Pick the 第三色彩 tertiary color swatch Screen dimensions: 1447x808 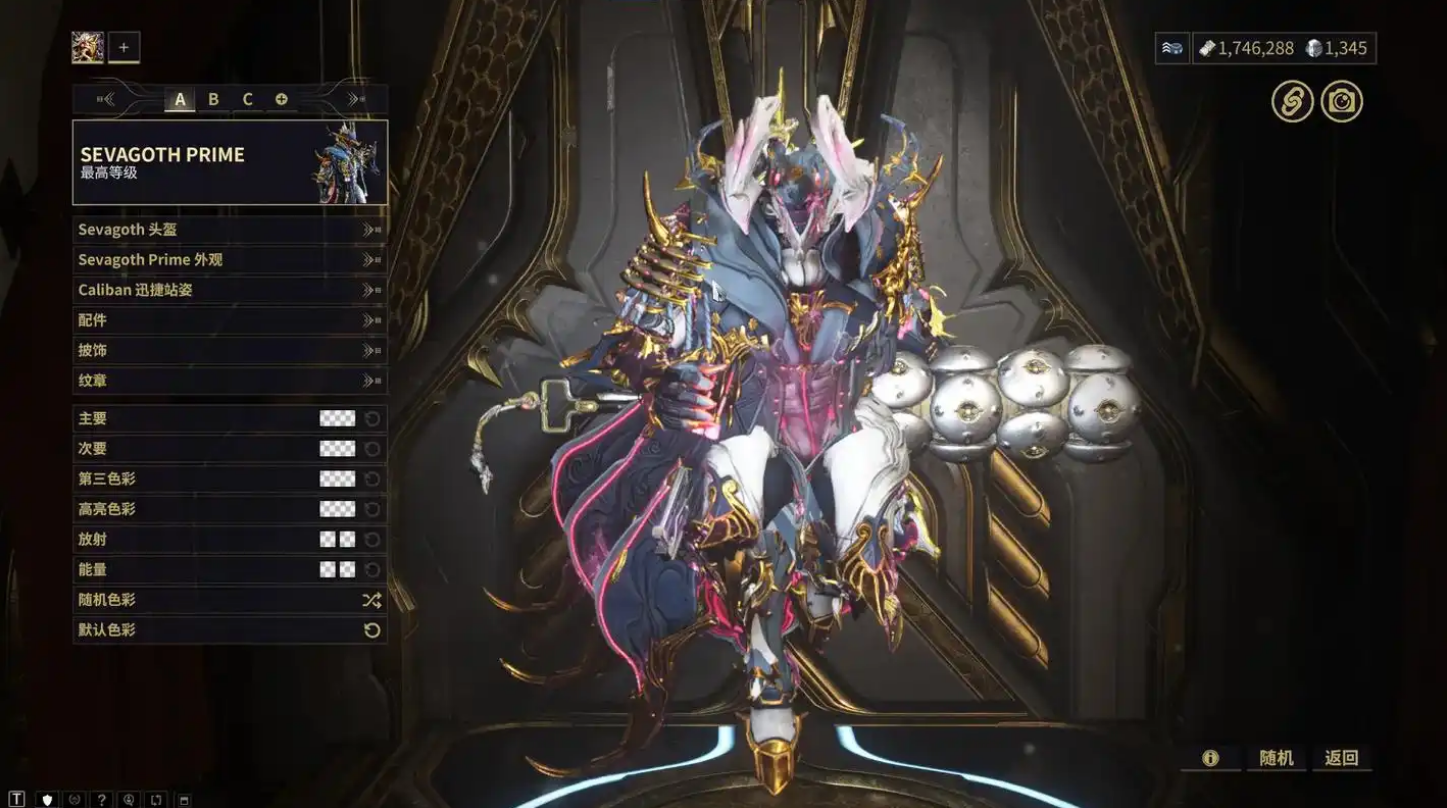337,479
